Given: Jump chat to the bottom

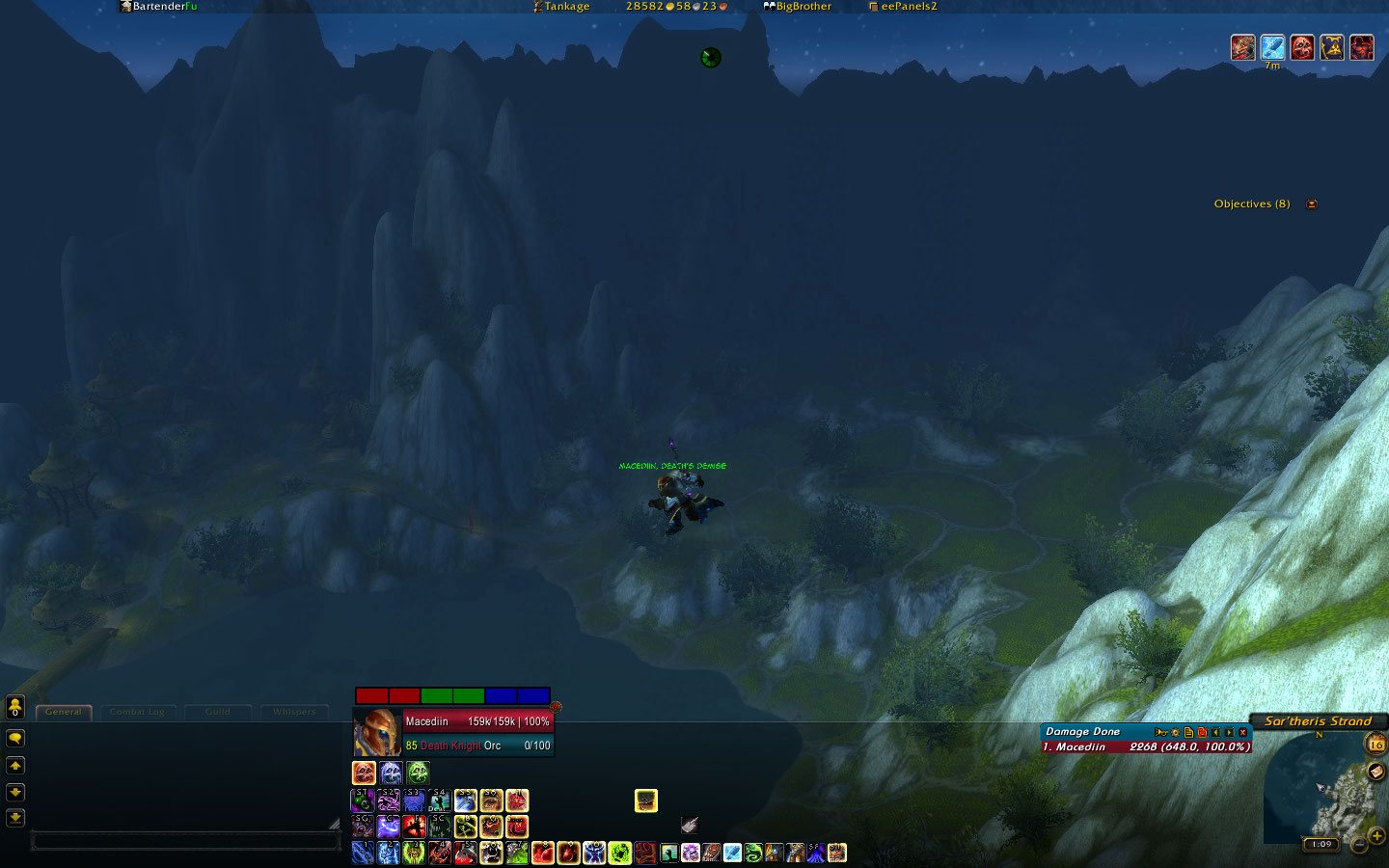Looking at the screenshot, I should (x=15, y=818).
